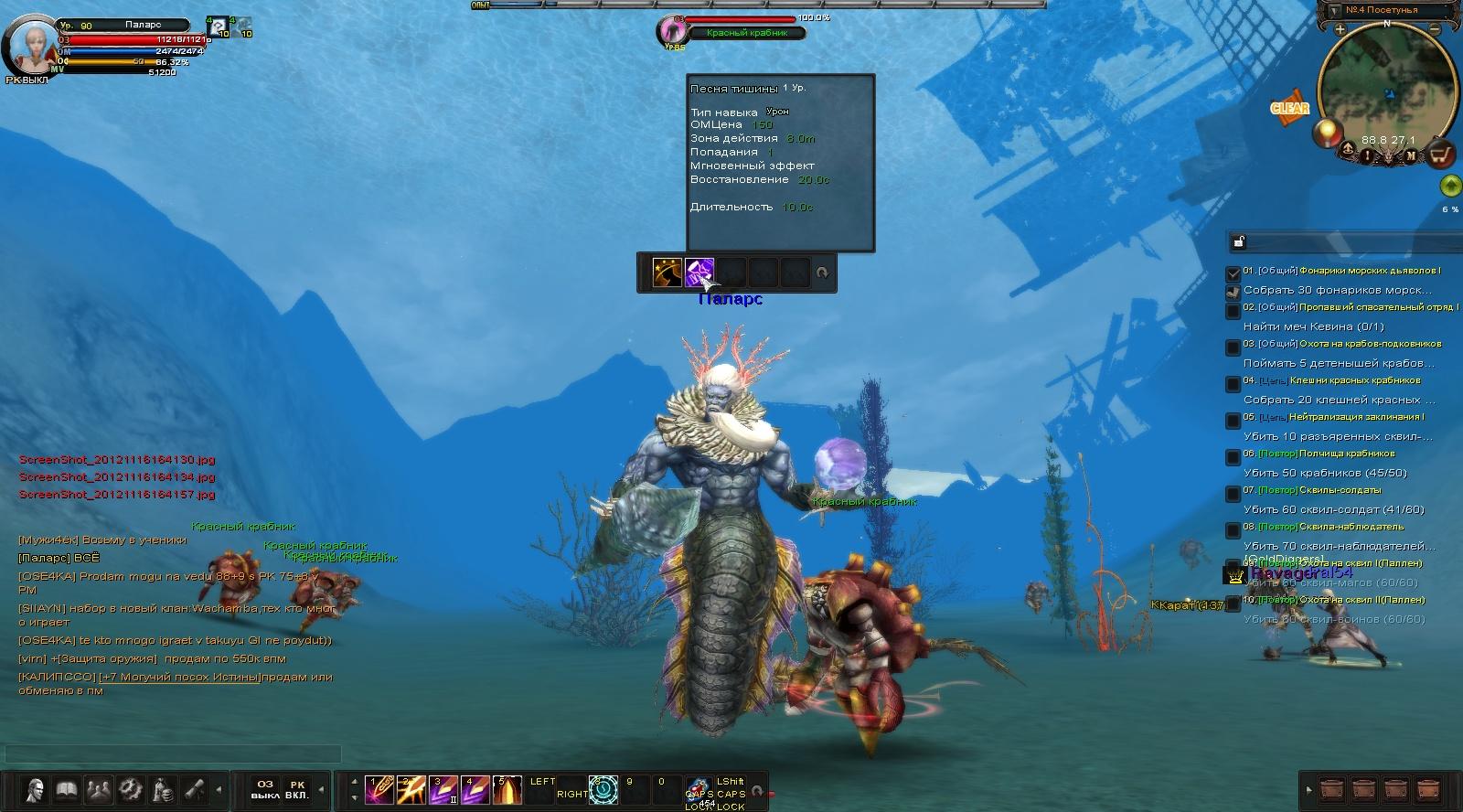This screenshot has height=812, width=1463.
Task: Open the open-book menu icon
Action: pyautogui.click(x=67, y=788)
